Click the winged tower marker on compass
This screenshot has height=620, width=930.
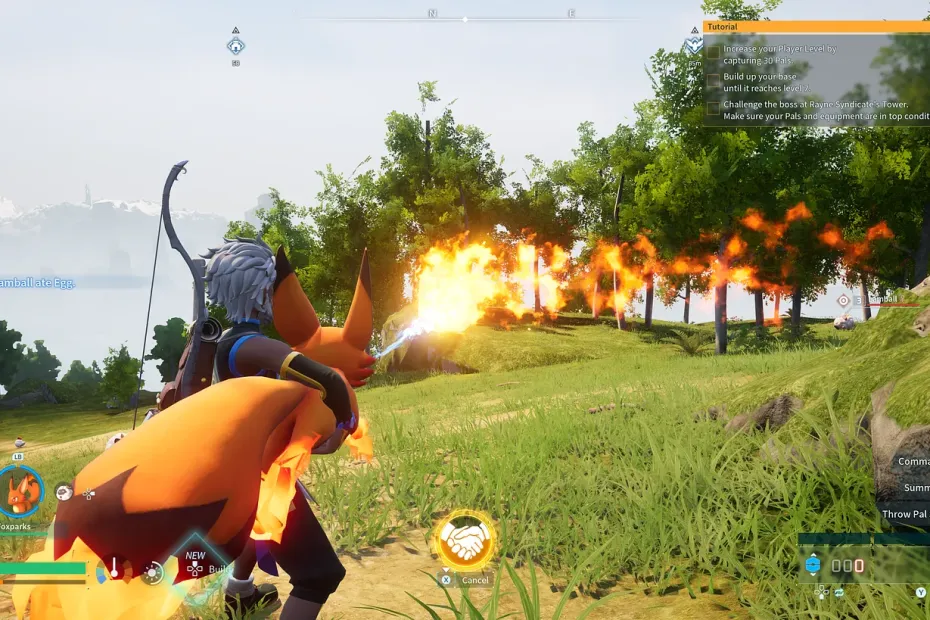[x=694, y=46]
